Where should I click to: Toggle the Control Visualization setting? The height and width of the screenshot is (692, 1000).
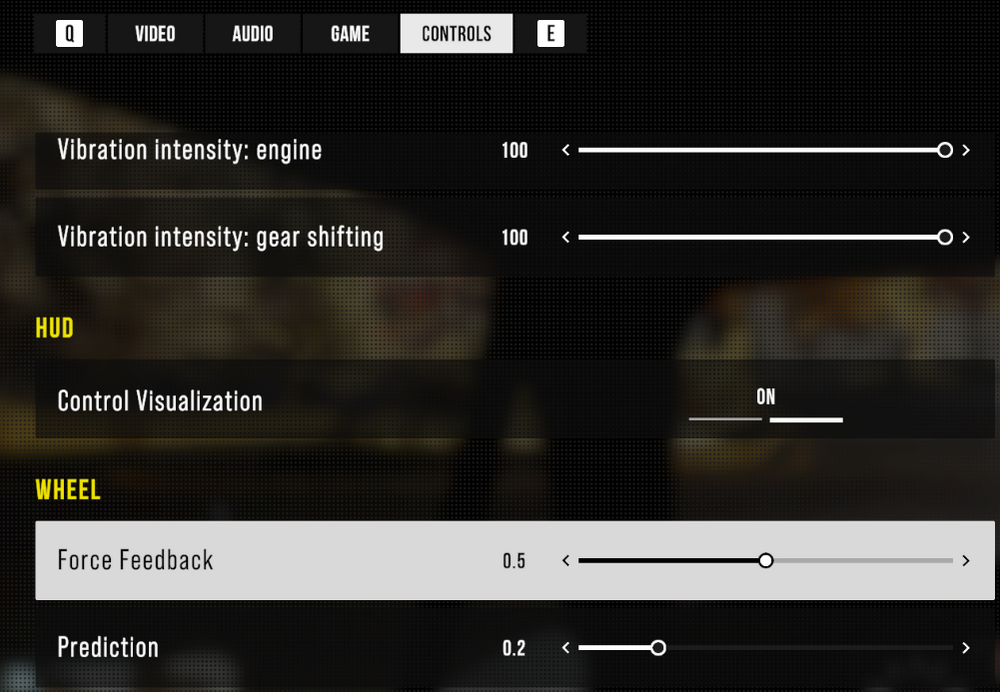point(766,402)
